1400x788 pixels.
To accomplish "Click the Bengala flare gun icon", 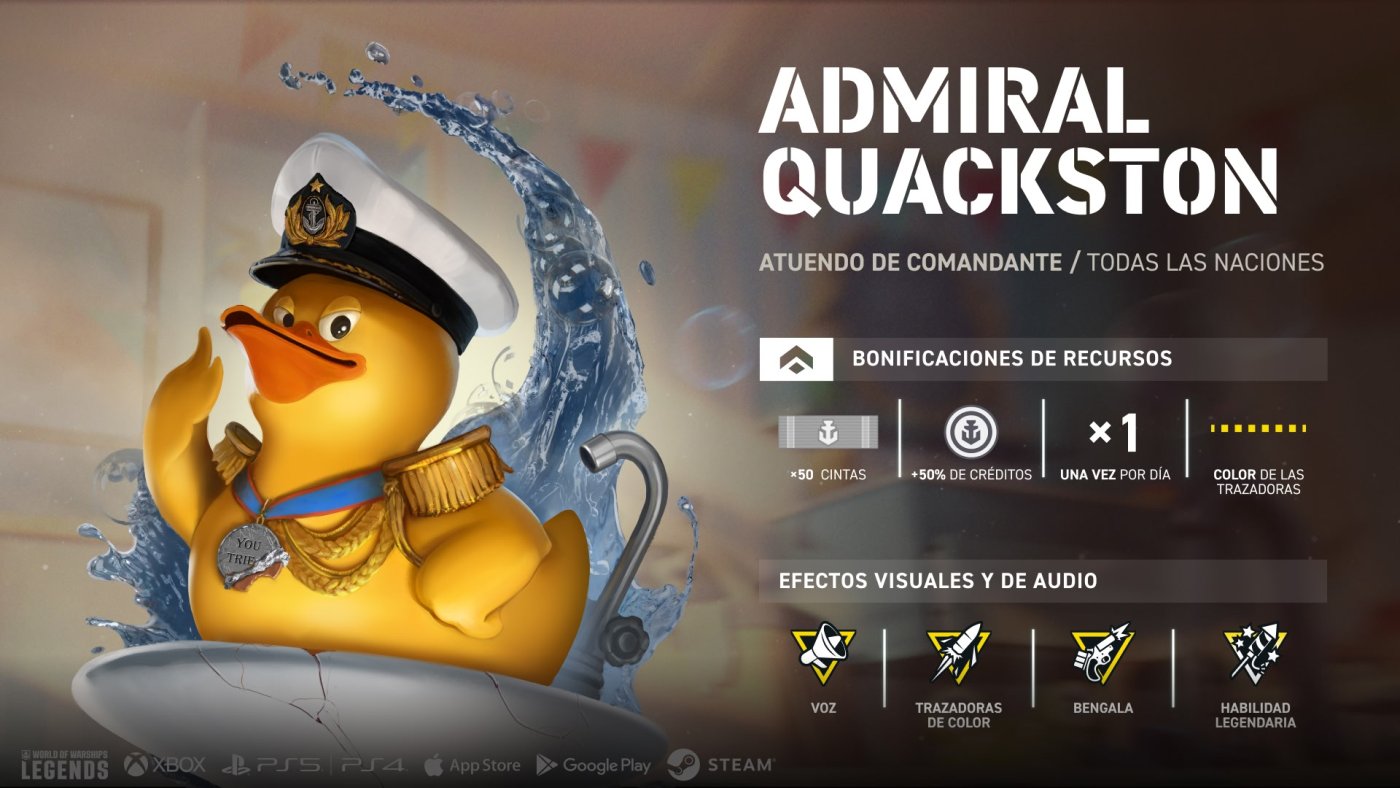I will (1101, 651).
